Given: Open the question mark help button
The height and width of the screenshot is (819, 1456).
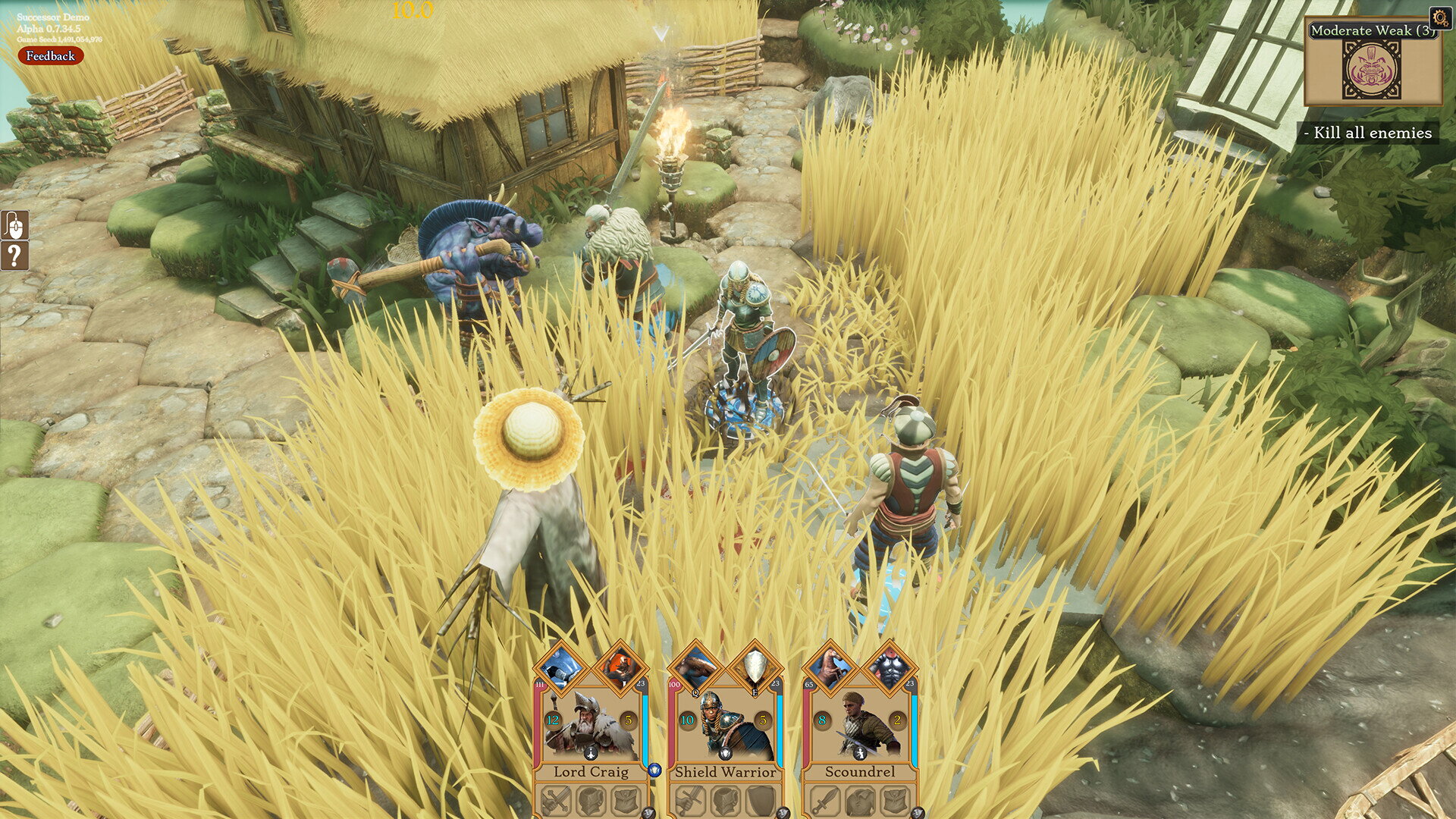Looking at the screenshot, I should 14,256.
